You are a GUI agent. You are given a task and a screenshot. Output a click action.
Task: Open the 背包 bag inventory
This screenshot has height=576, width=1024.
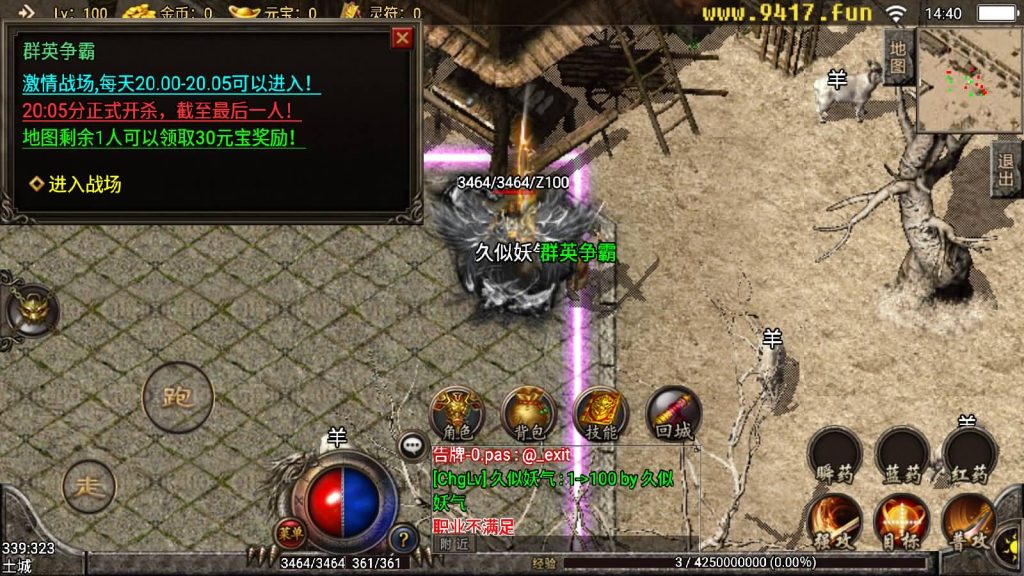(528, 413)
